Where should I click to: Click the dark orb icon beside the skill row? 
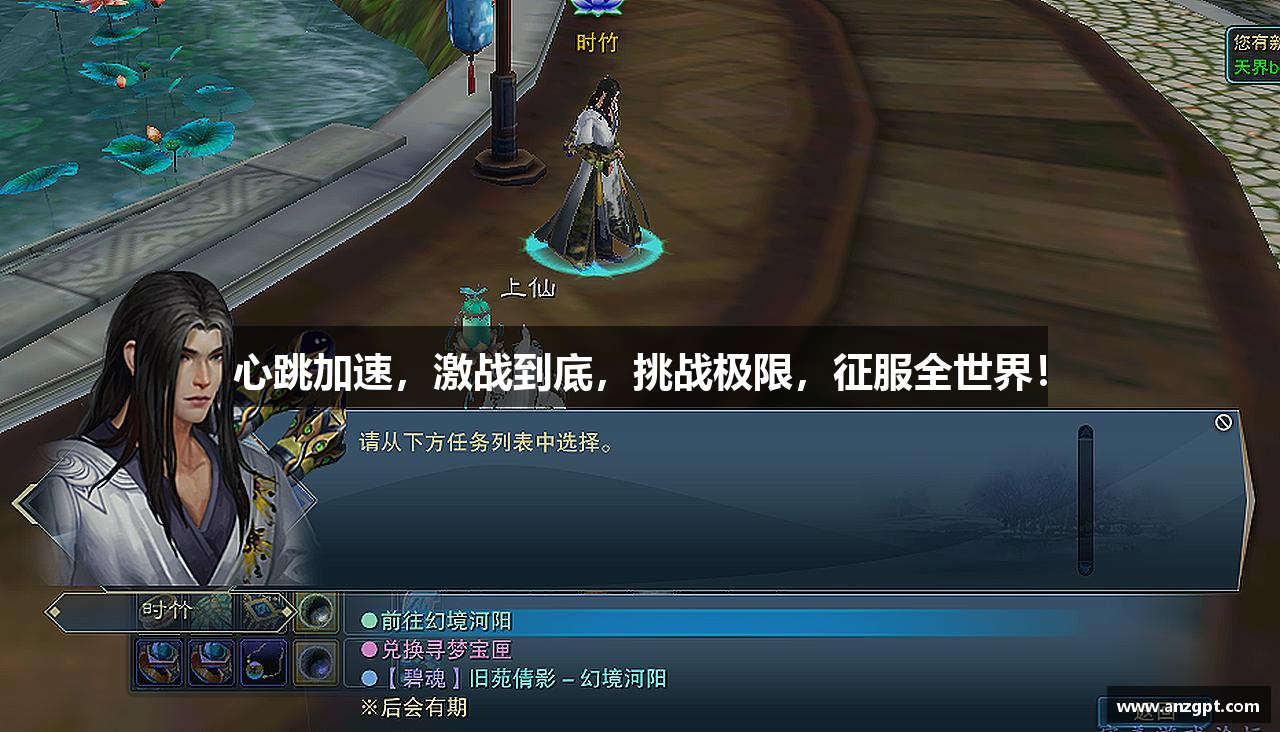(315, 663)
